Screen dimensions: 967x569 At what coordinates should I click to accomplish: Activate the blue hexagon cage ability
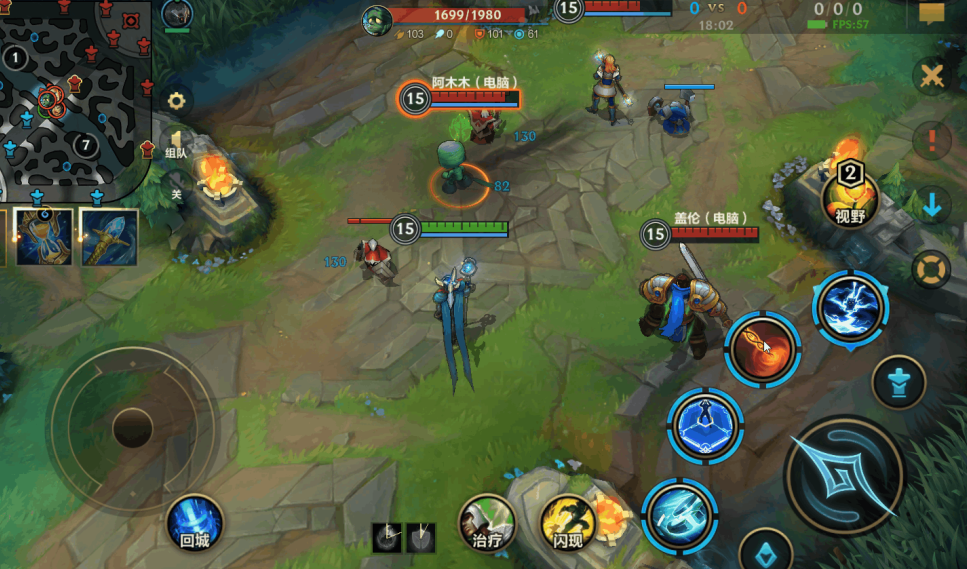705,425
